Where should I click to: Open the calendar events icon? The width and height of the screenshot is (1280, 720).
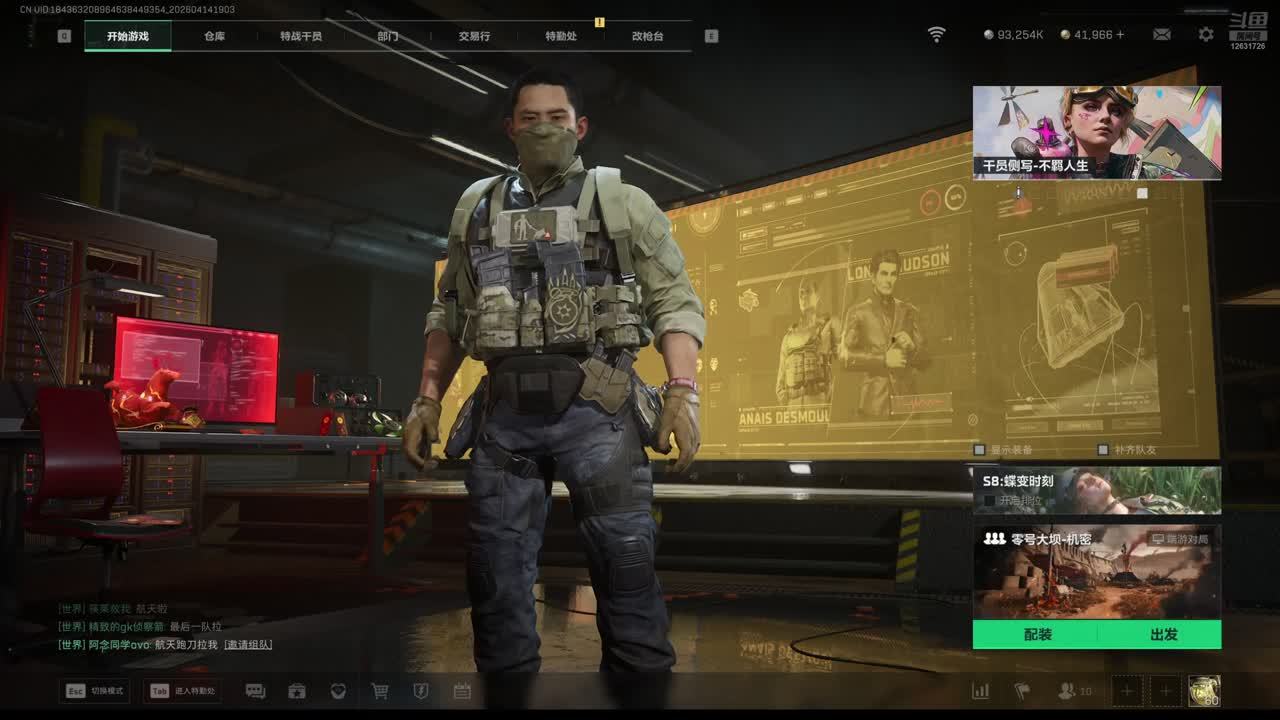(x=462, y=691)
